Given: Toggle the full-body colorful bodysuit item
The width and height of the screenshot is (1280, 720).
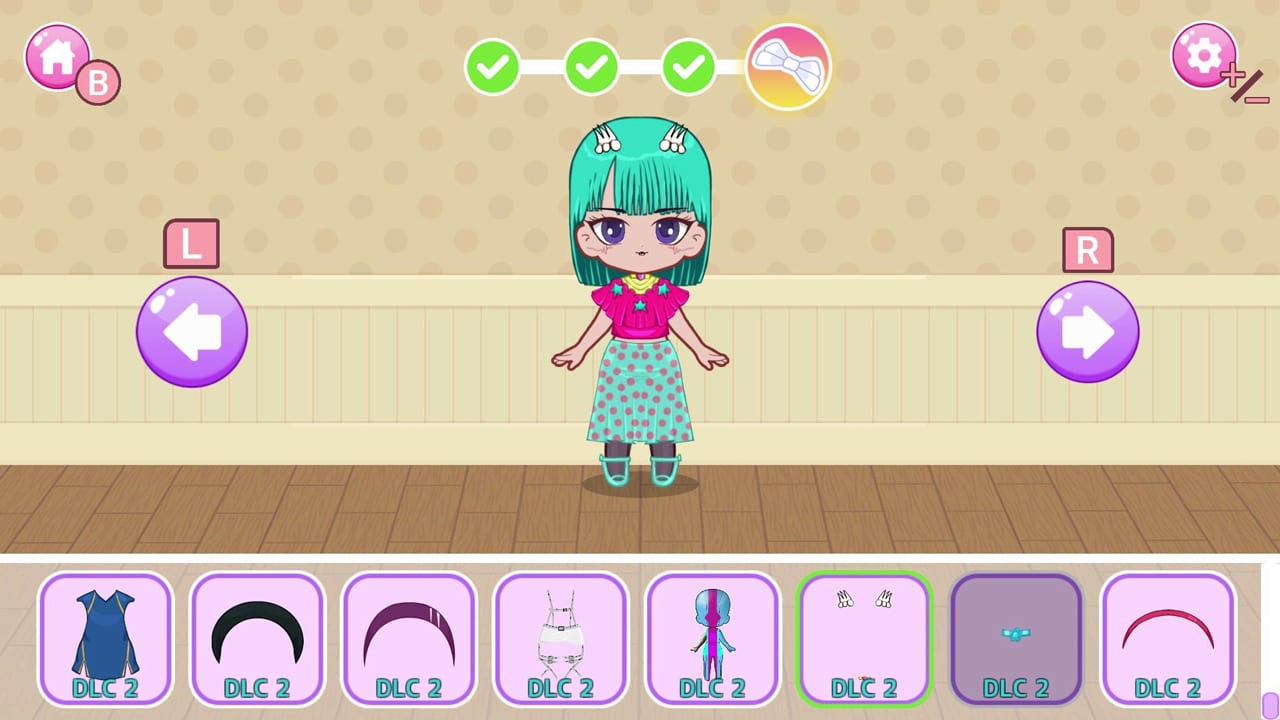Looking at the screenshot, I should pyautogui.click(x=712, y=637).
